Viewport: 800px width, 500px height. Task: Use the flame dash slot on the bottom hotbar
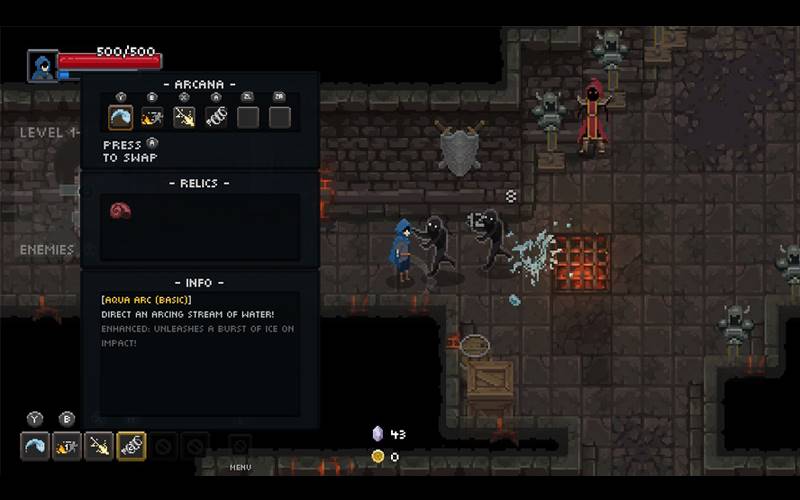coord(67,446)
